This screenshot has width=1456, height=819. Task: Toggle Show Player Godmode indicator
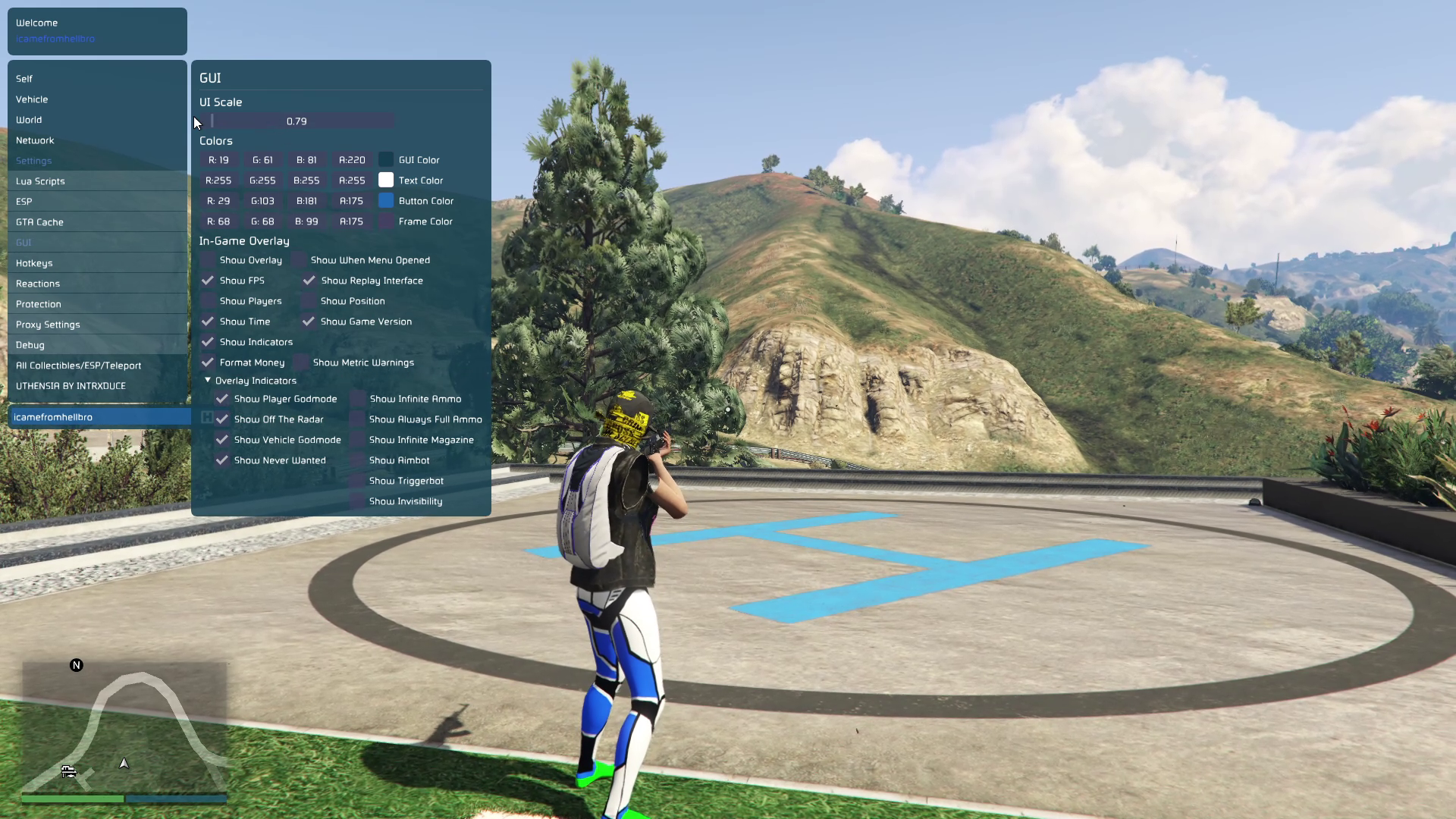coord(222,399)
